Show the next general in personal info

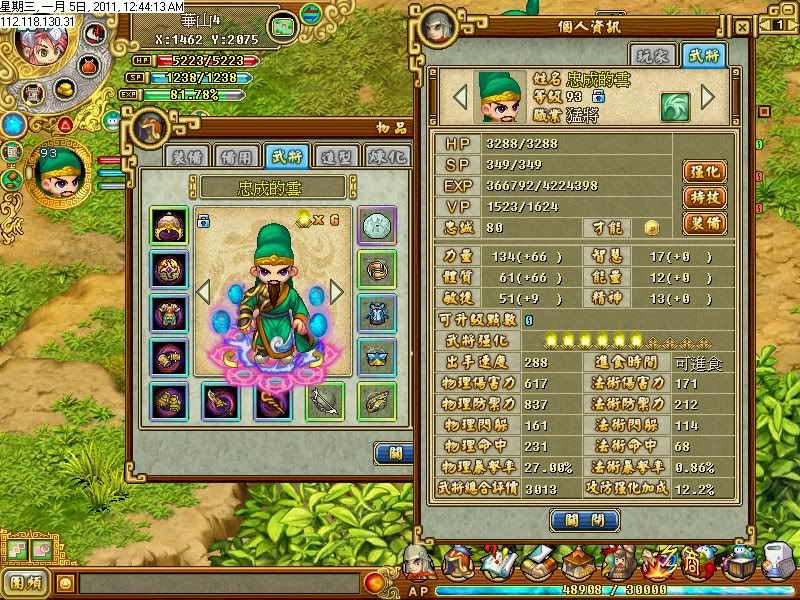(x=708, y=97)
